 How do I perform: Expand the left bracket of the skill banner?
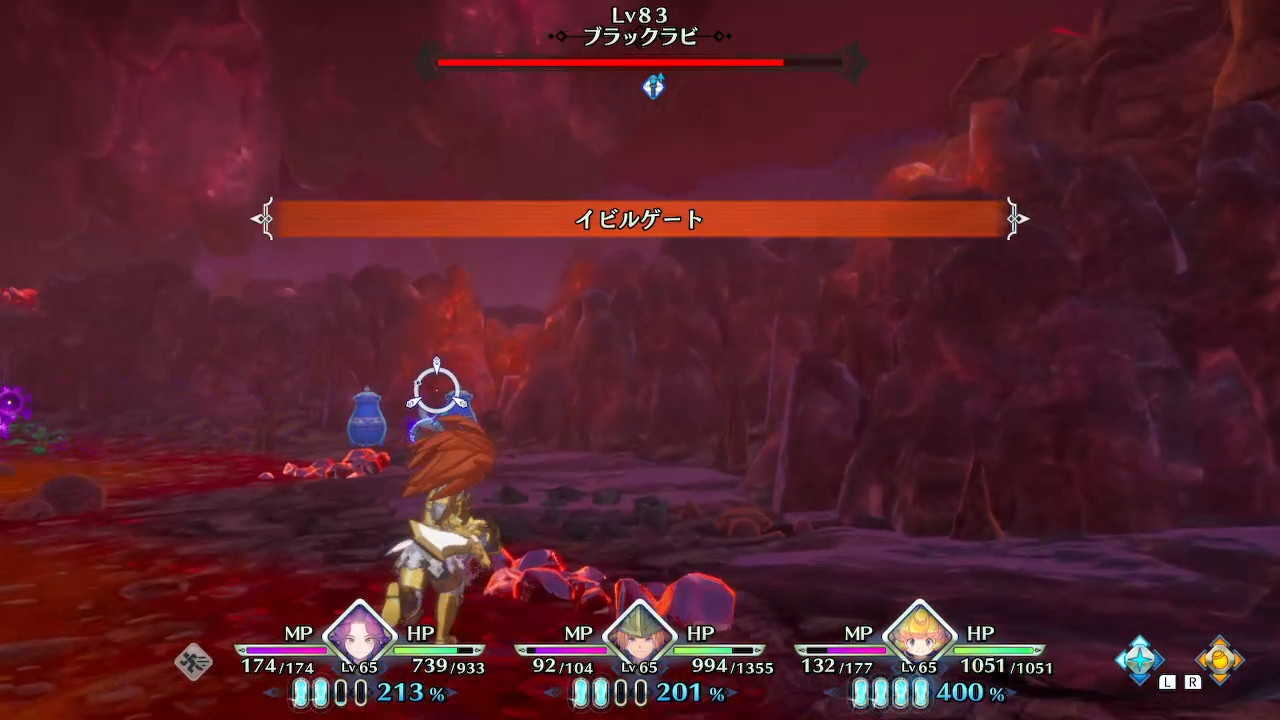click(266, 218)
